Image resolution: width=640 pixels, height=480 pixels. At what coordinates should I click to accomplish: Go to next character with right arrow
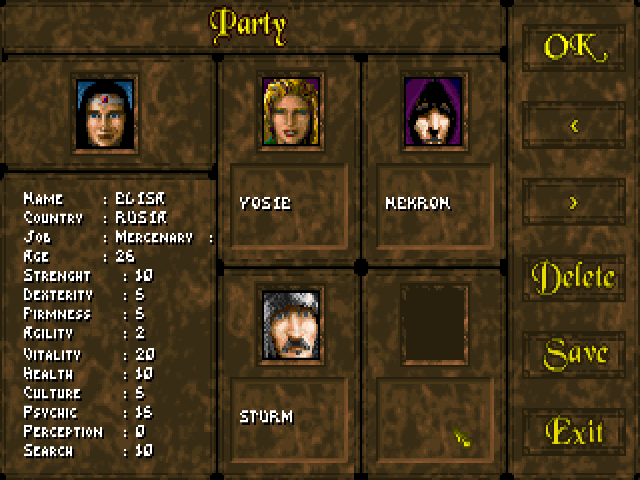click(x=573, y=202)
